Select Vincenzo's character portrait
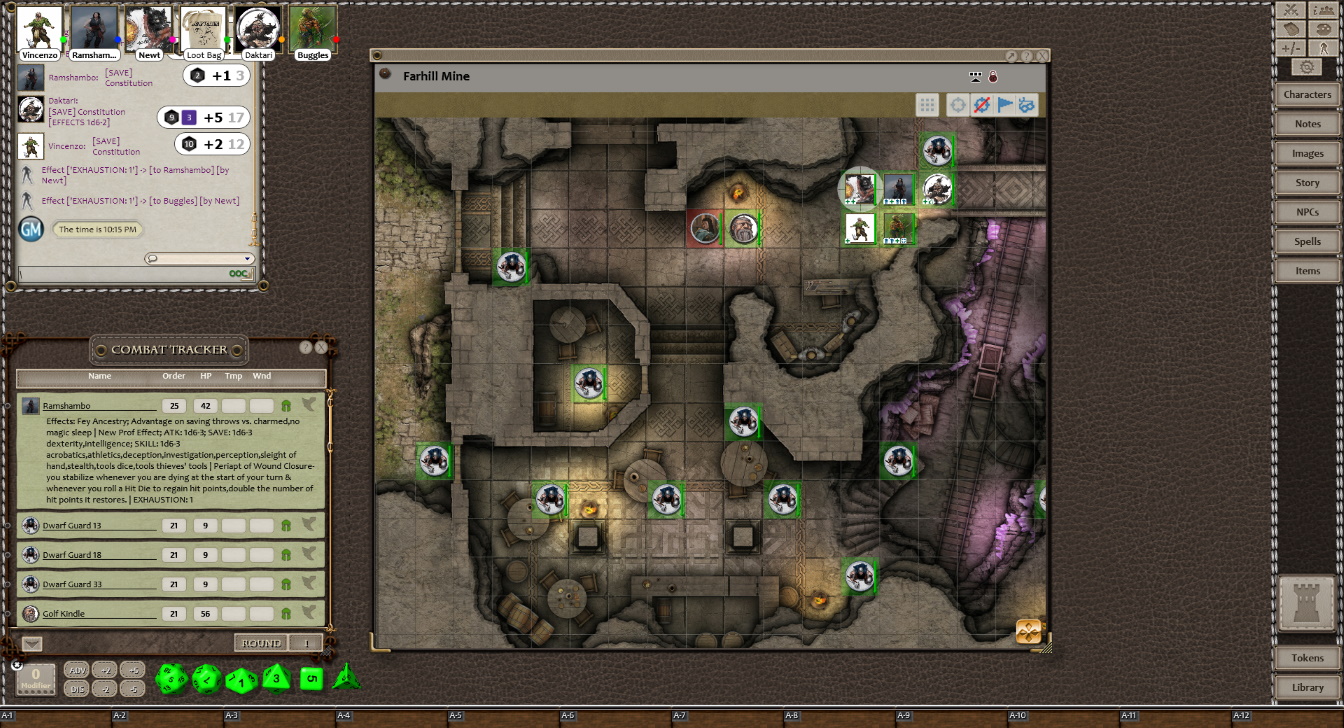This screenshot has width=1344, height=728. [x=40, y=28]
